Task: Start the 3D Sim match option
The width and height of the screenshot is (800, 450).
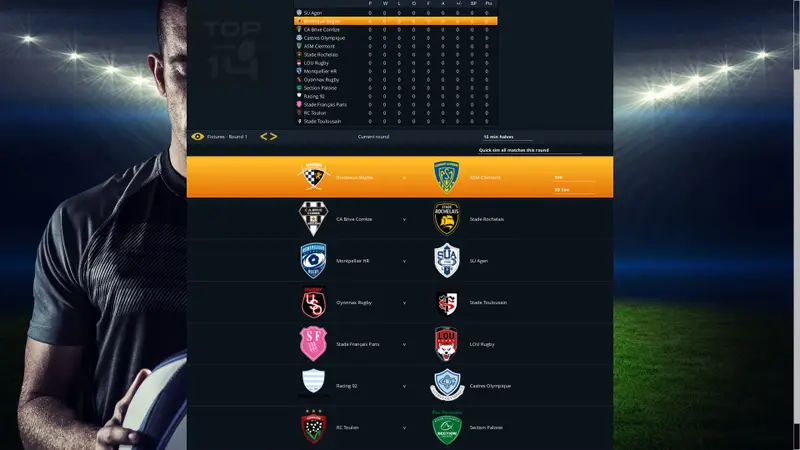Action: coord(573,189)
